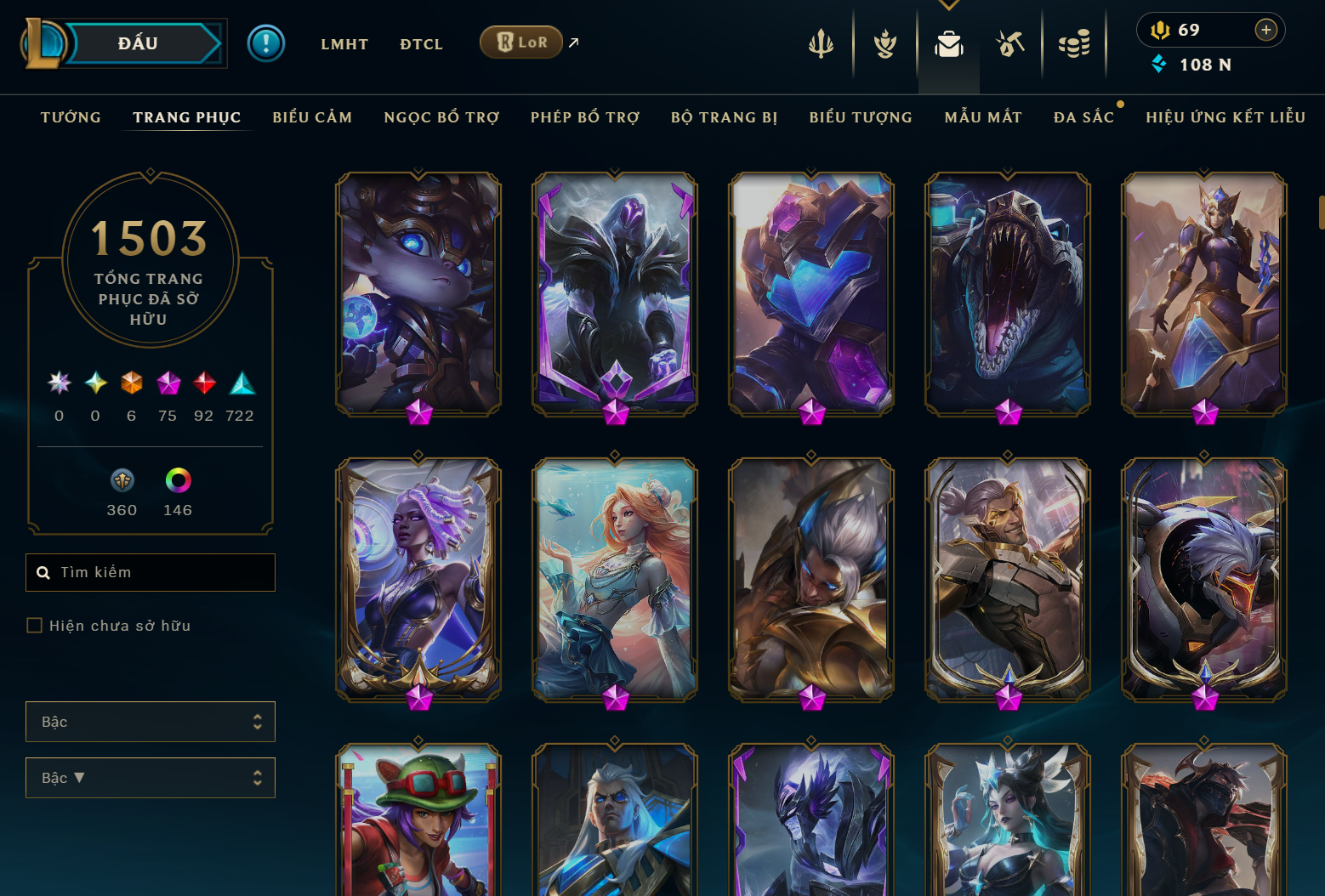Click the Blue Essence currency icon
The image size is (1325, 896).
click(x=1158, y=64)
